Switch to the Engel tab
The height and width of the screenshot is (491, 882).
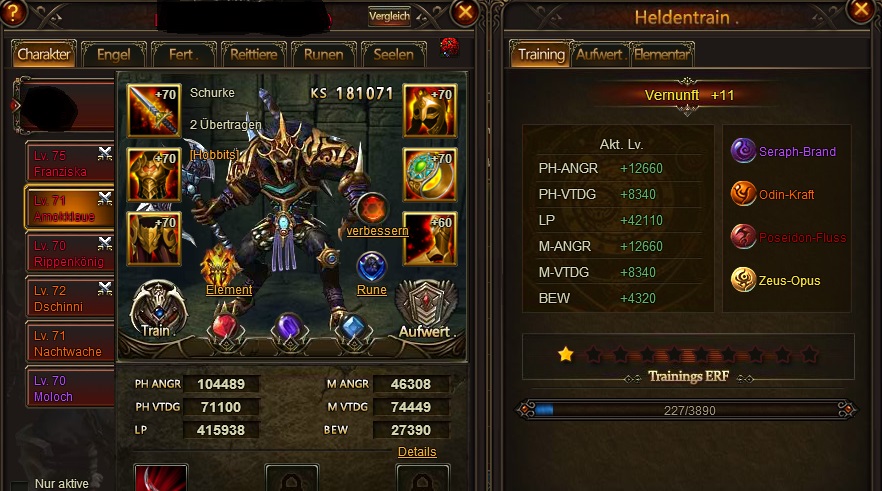click(112, 54)
